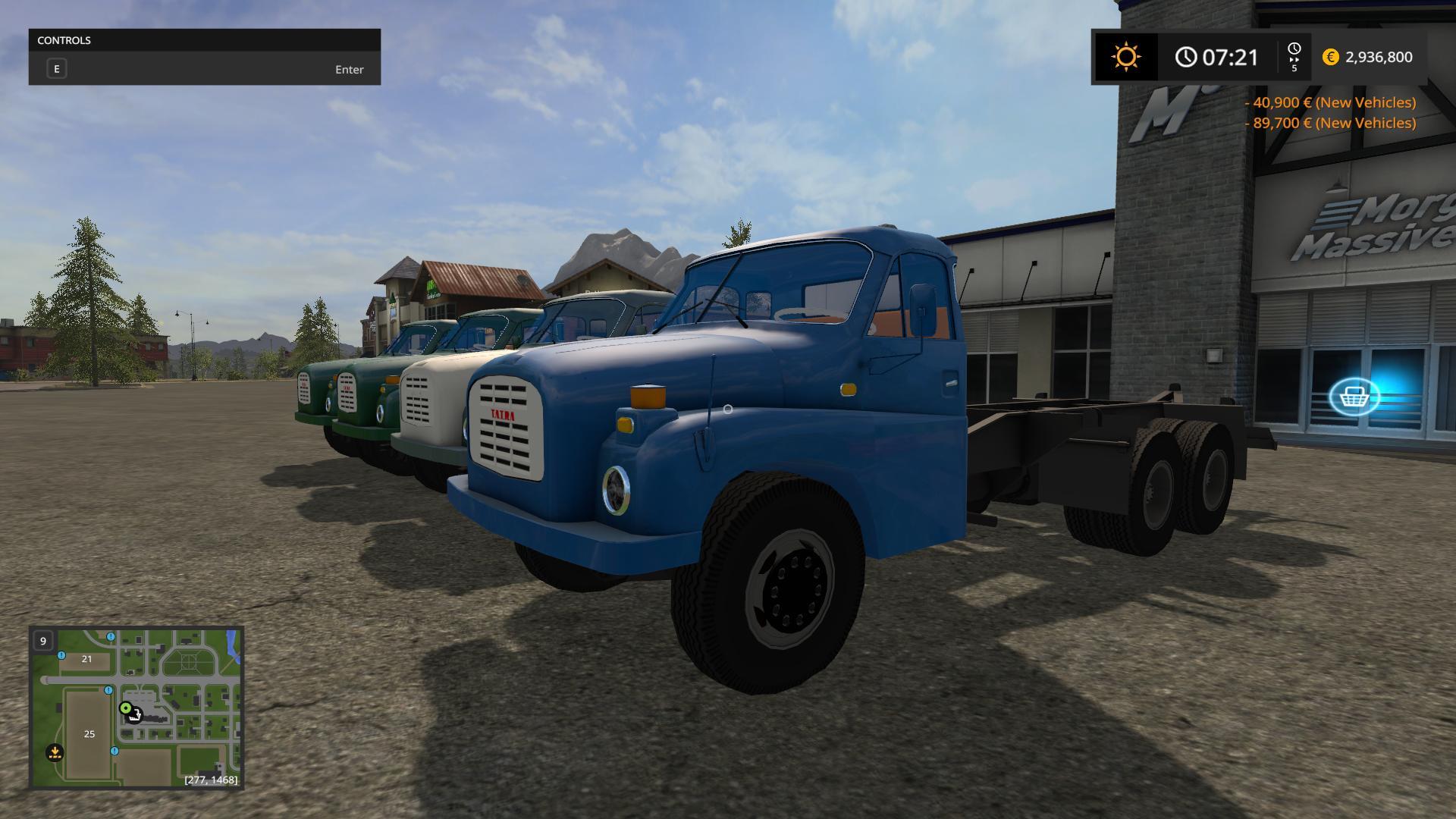
Task: Click the time scale clock icon
Action: point(1294,51)
